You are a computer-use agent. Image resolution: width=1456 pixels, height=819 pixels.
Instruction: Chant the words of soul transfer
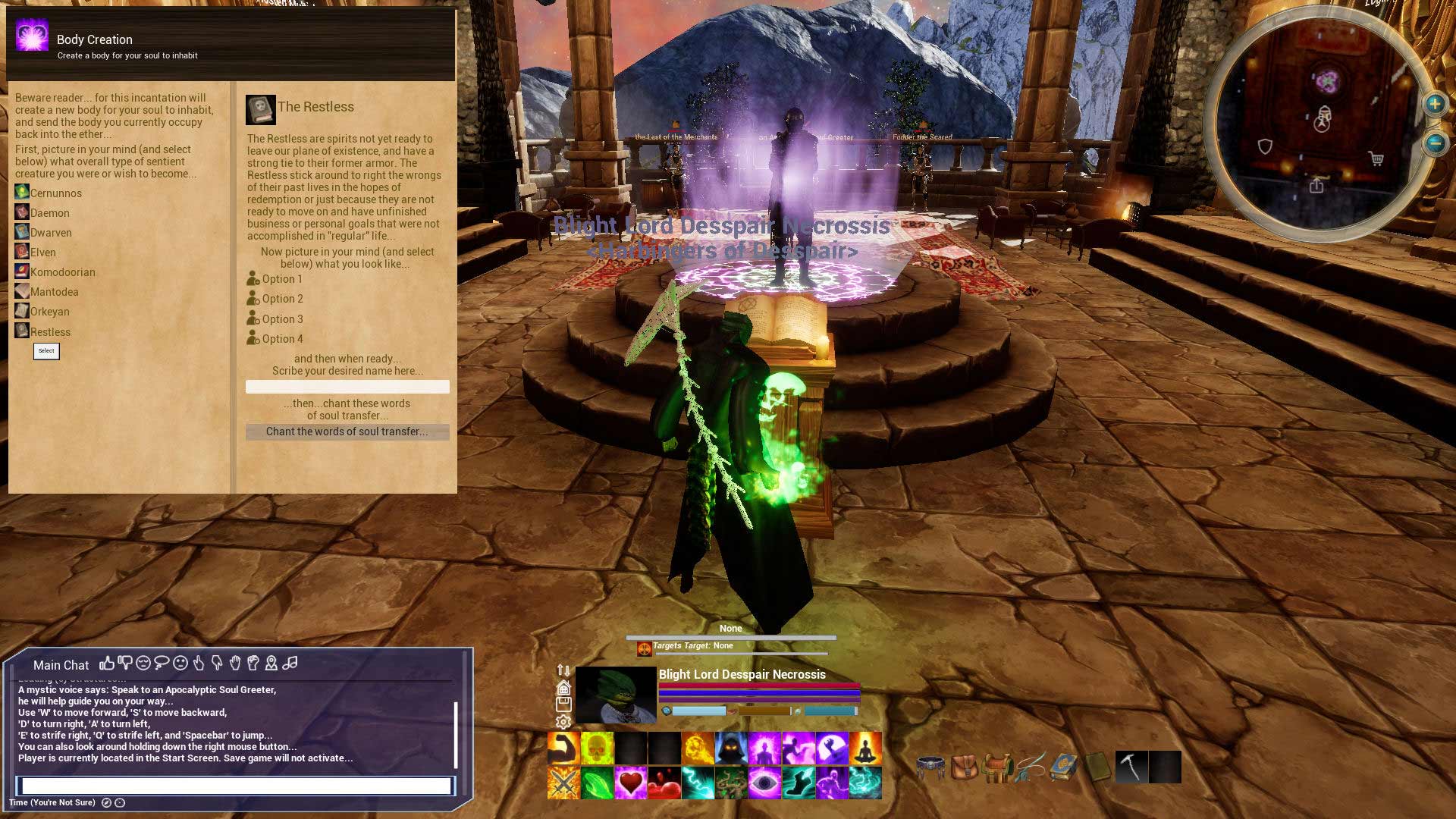(x=347, y=432)
